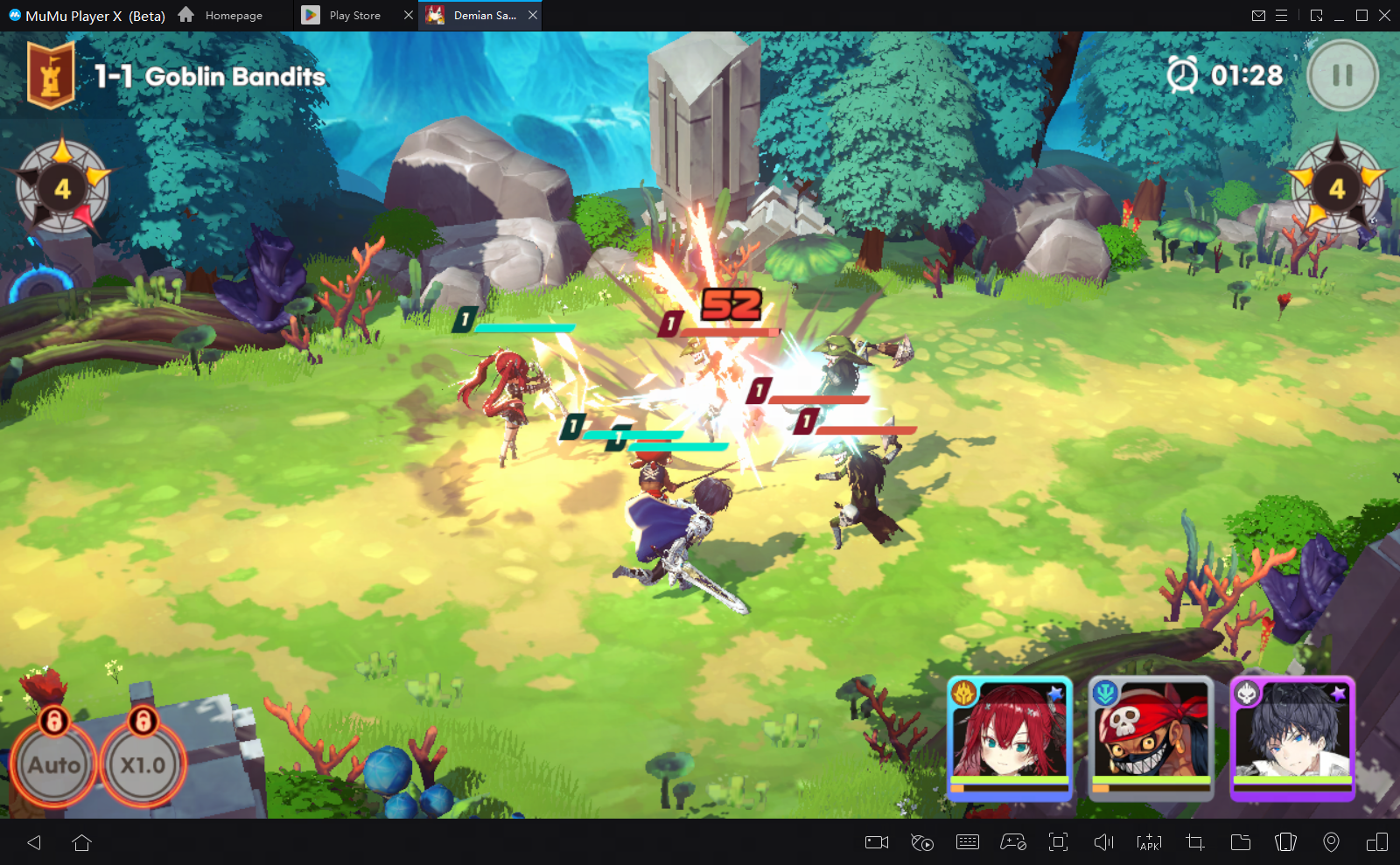
Task: Open the keyboard mapping tool
Action: (x=968, y=842)
